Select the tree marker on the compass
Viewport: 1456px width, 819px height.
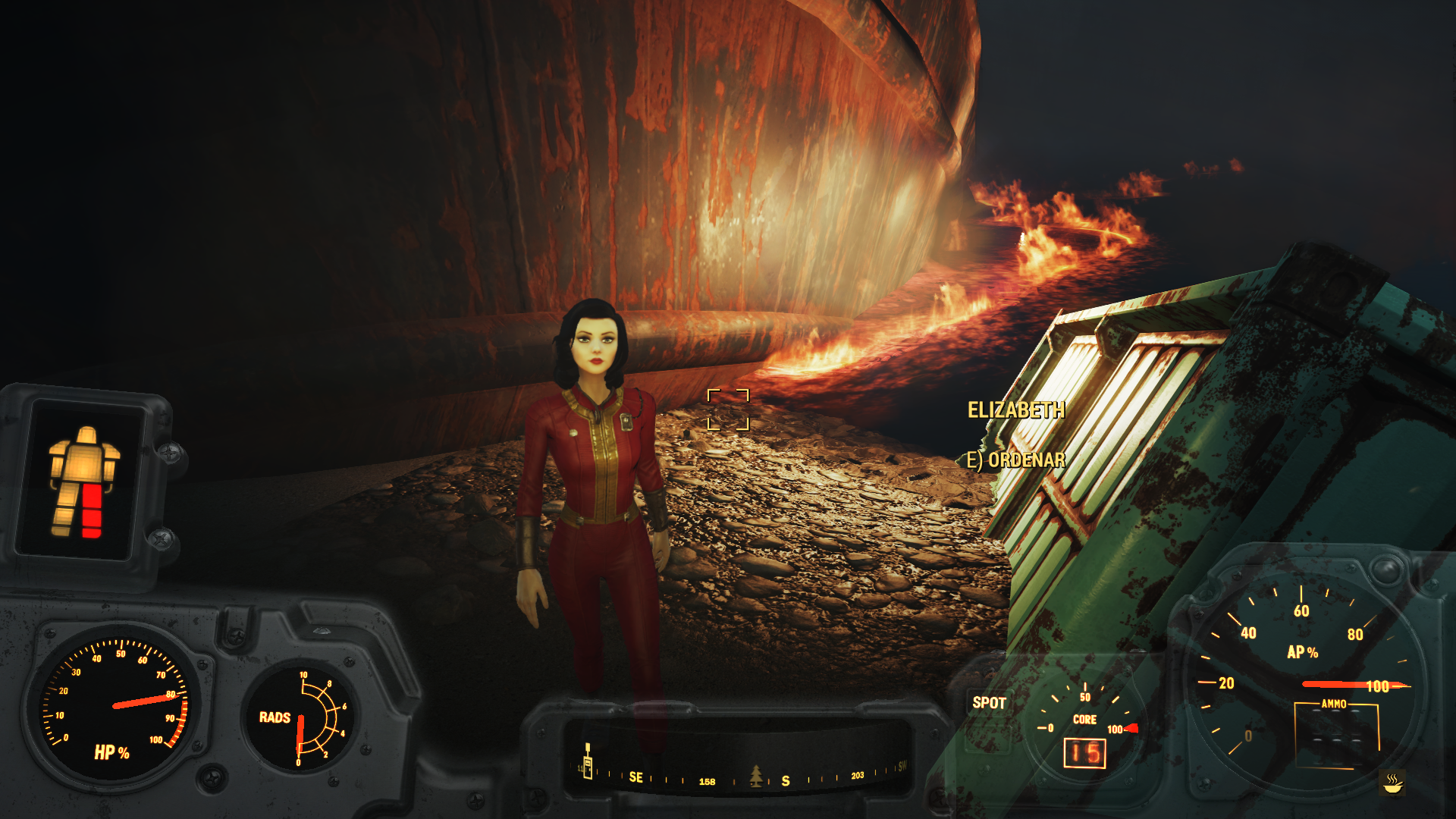pos(755,776)
